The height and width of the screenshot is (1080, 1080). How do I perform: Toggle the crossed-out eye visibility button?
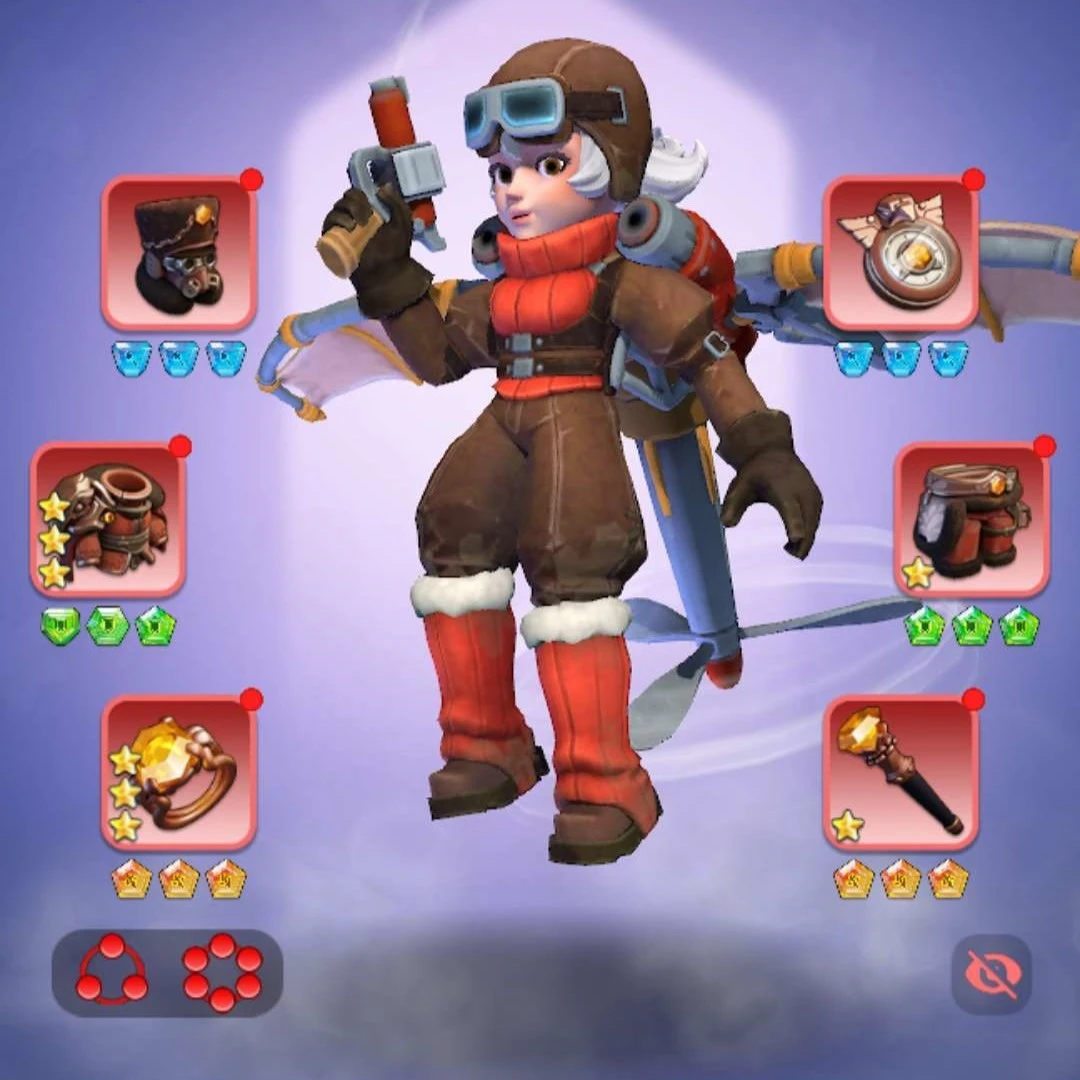pyautogui.click(x=991, y=974)
